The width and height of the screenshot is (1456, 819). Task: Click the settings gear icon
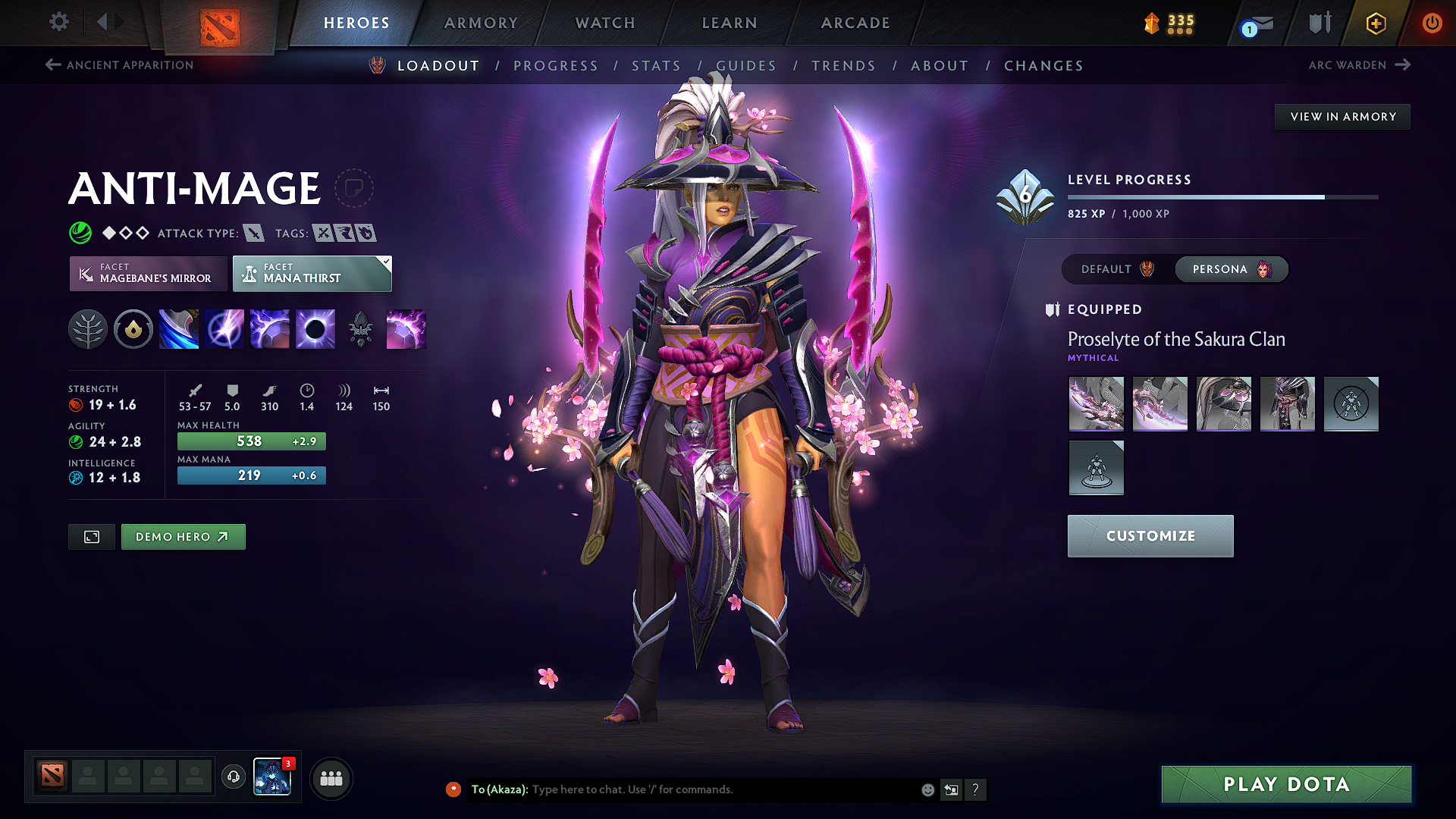pos(58,22)
